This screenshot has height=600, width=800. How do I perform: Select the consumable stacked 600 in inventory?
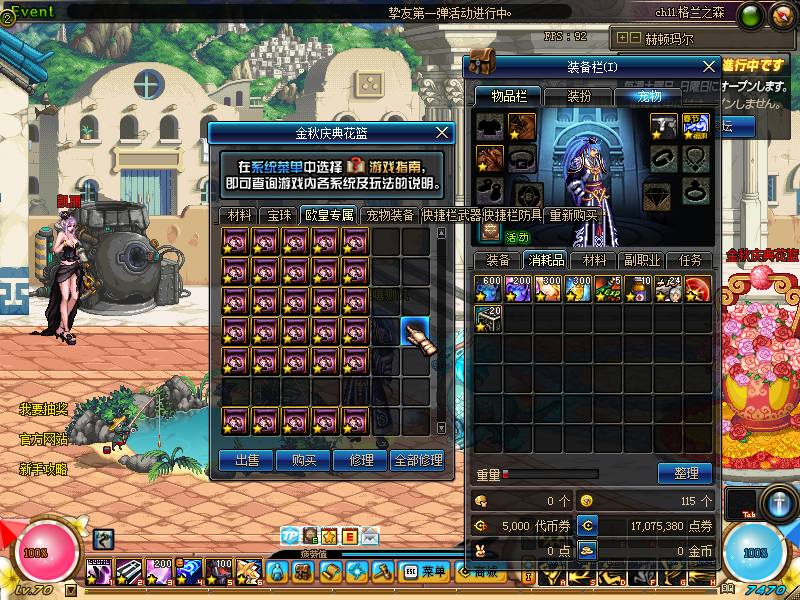[488, 288]
